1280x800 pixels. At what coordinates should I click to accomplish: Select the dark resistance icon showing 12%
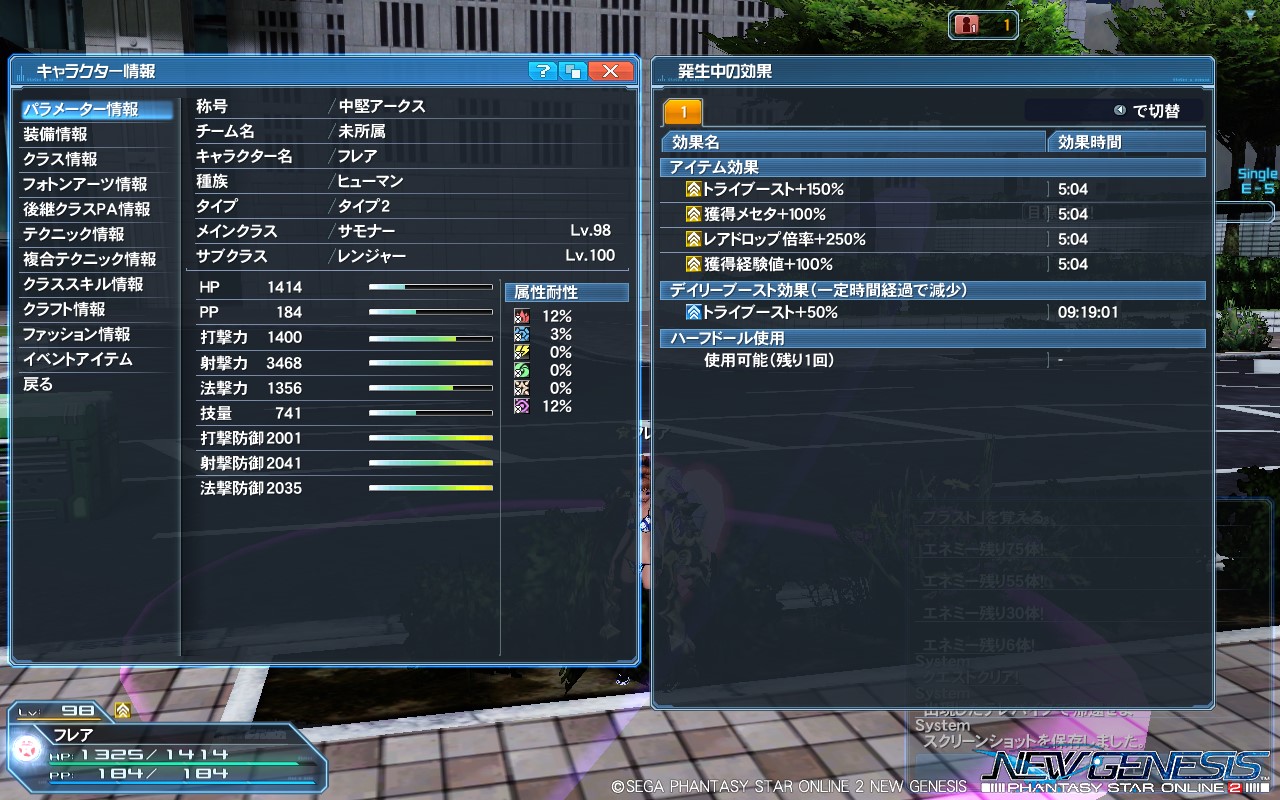tap(522, 405)
